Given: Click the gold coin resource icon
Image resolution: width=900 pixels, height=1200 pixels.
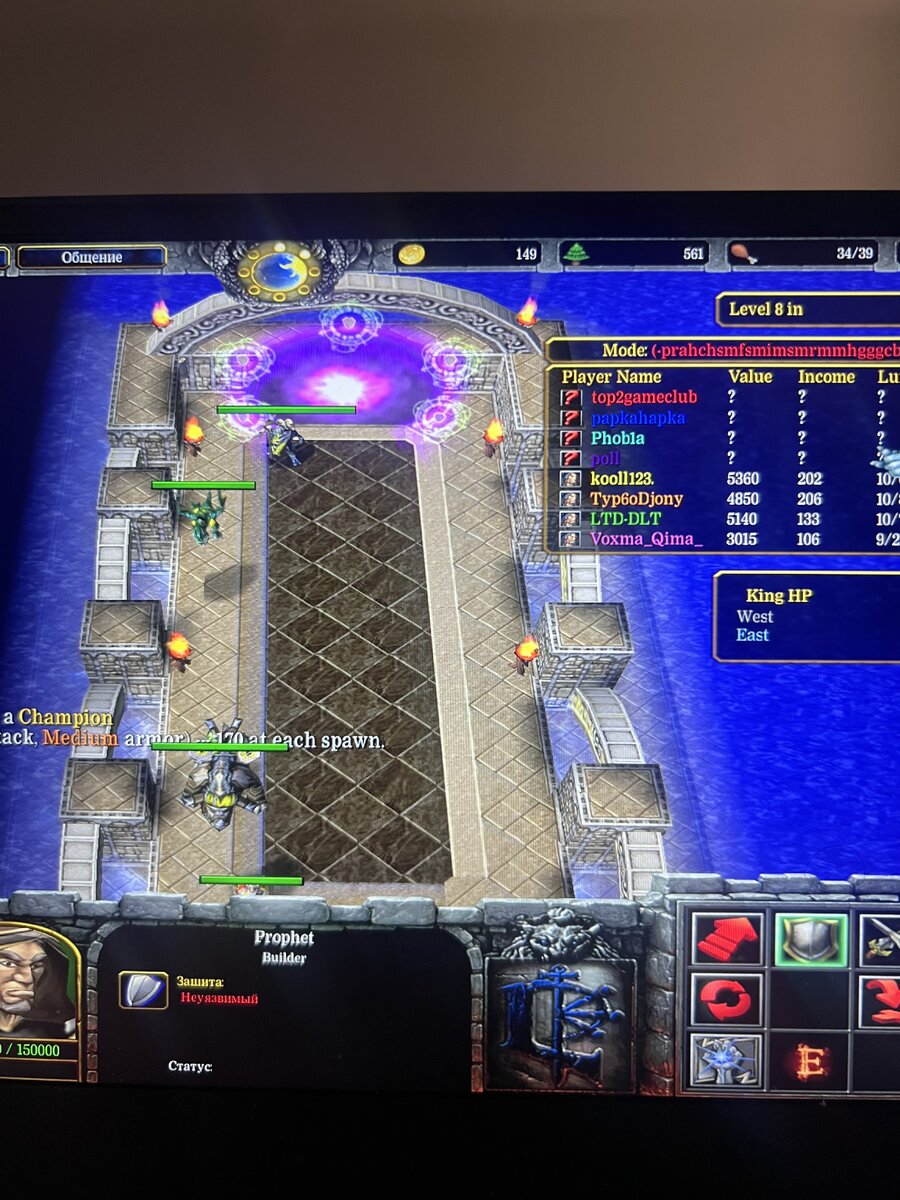Looking at the screenshot, I should [x=410, y=254].
